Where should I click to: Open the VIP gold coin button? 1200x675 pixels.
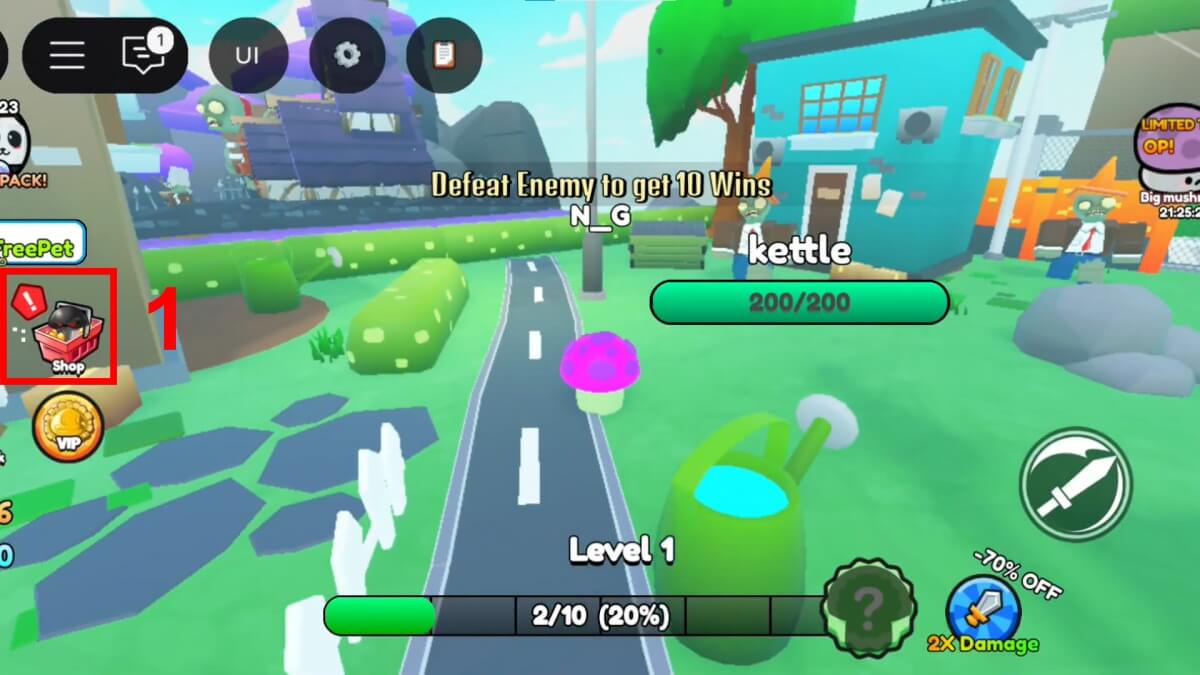click(68, 426)
